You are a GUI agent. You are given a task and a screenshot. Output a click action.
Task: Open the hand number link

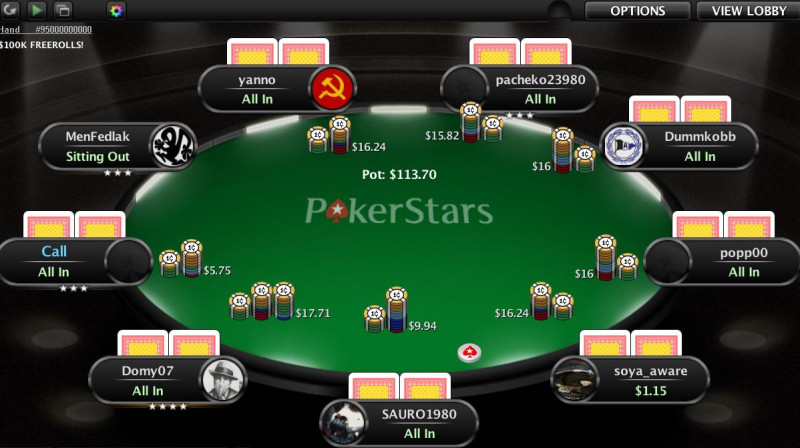pos(58,30)
